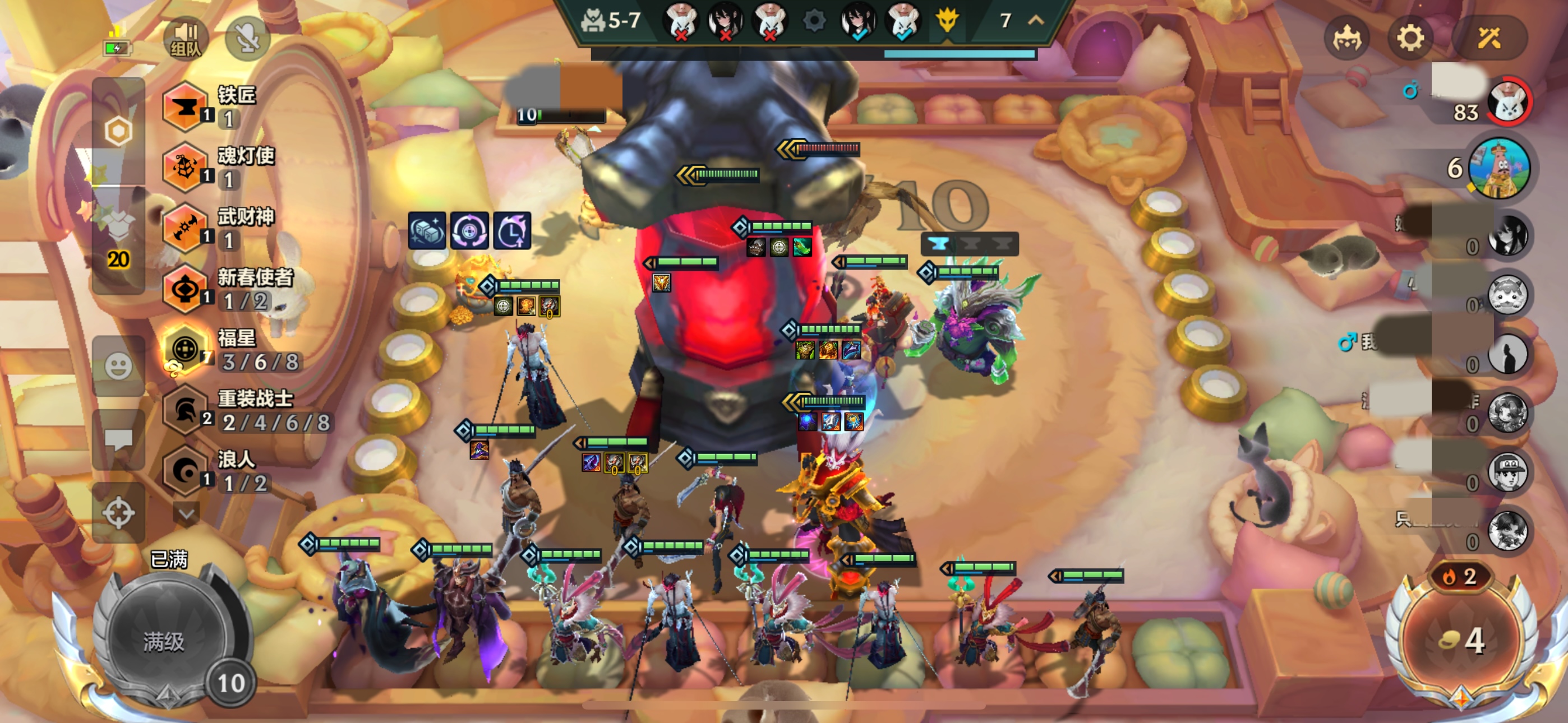This screenshot has width=1568, height=723.
Task: Tap the crosshair locate button
Action: (x=118, y=512)
